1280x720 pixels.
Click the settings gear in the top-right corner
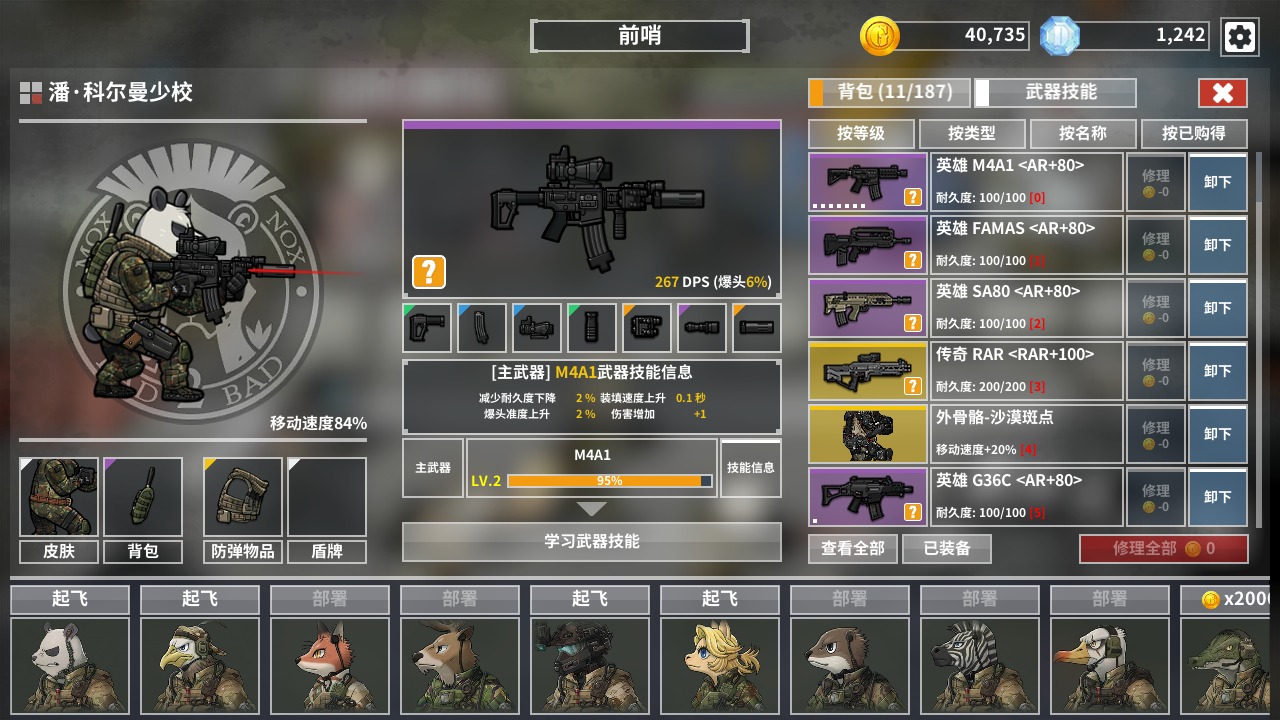click(1240, 37)
